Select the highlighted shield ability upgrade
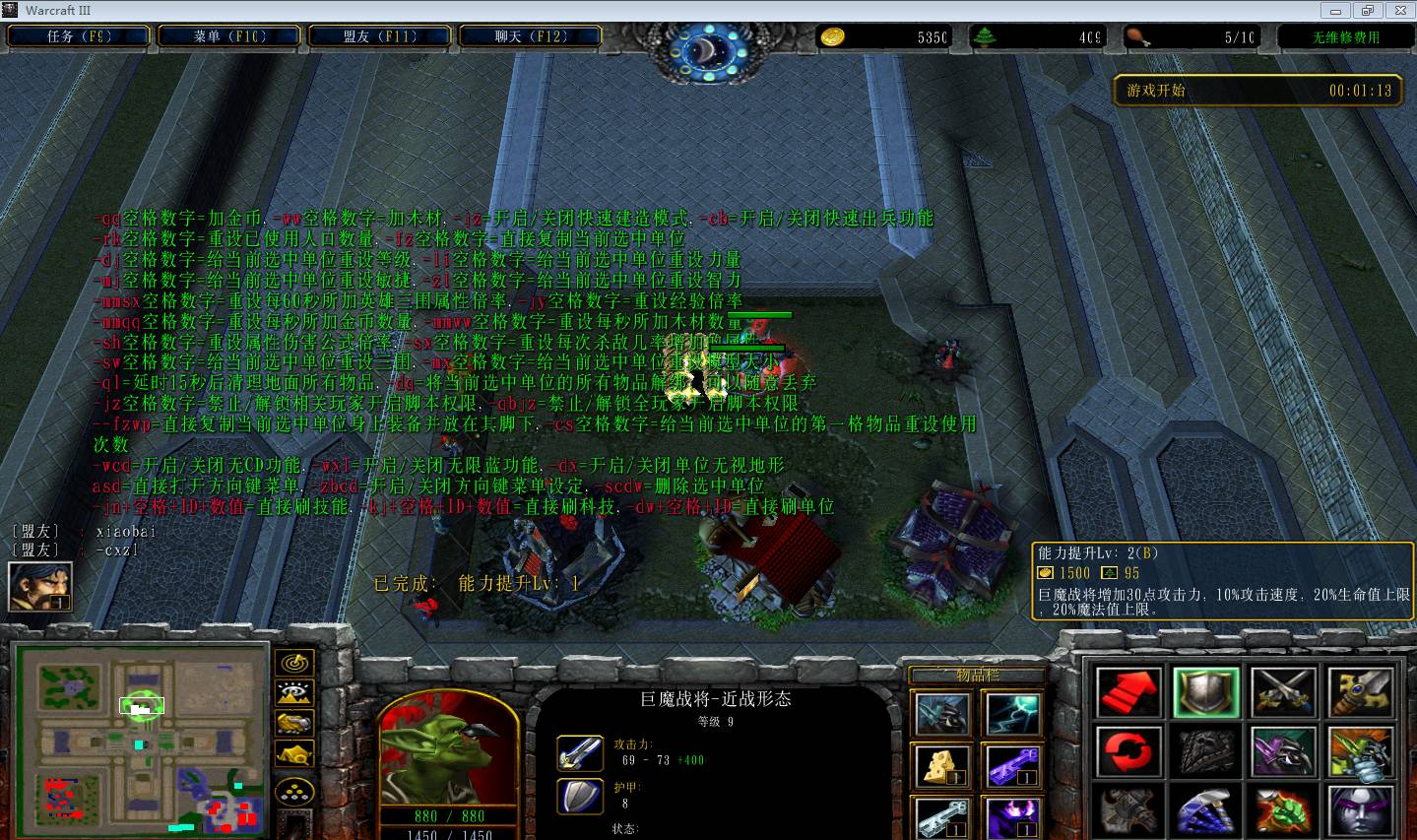The height and width of the screenshot is (840, 1417). point(1206,691)
